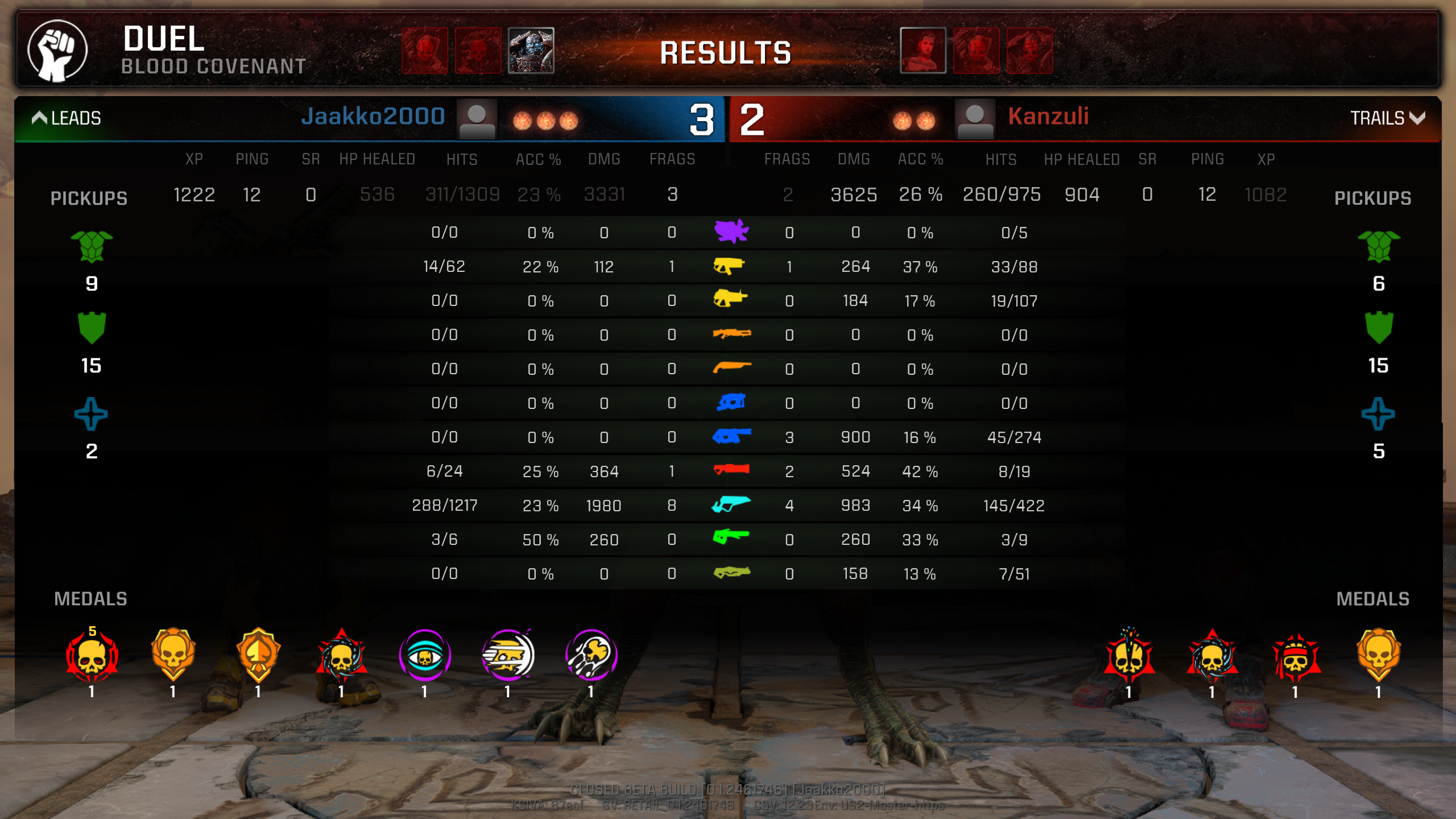This screenshot has height=819, width=1456.
Task: Click the bright green railgun icon
Action: (731, 536)
